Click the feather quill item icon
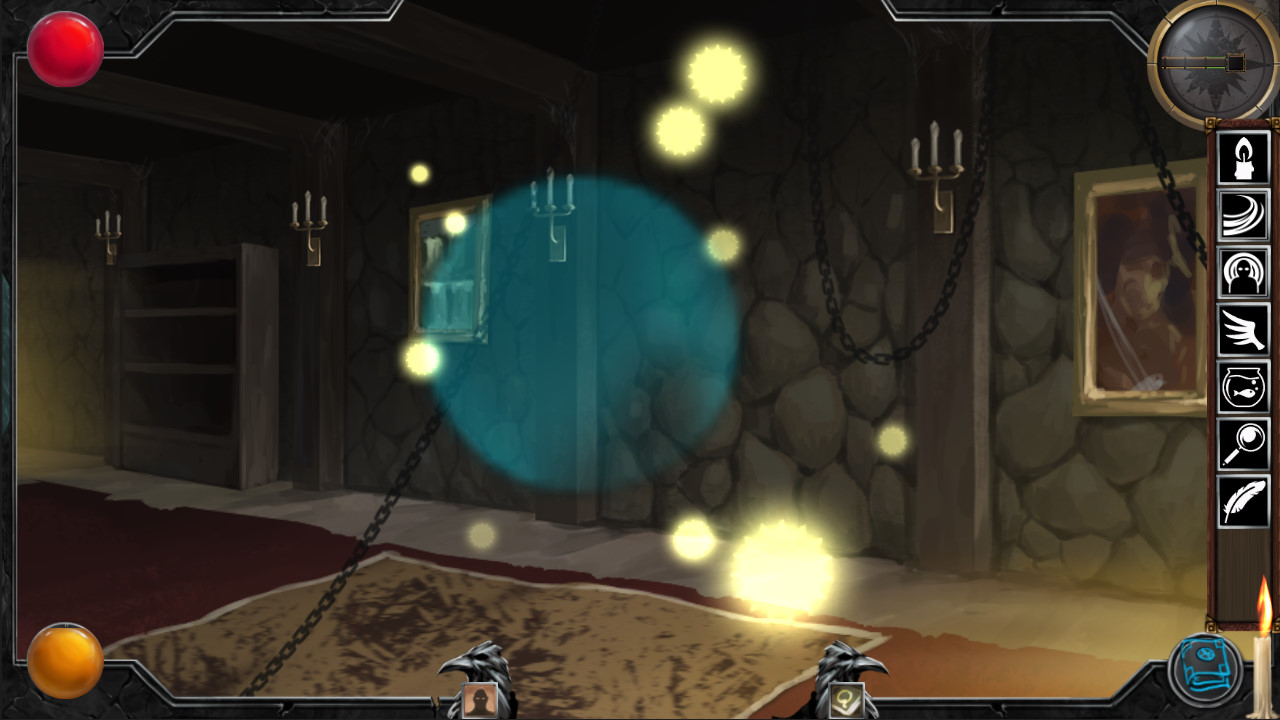Viewport: 1280px width, 720px height. 1243,502
